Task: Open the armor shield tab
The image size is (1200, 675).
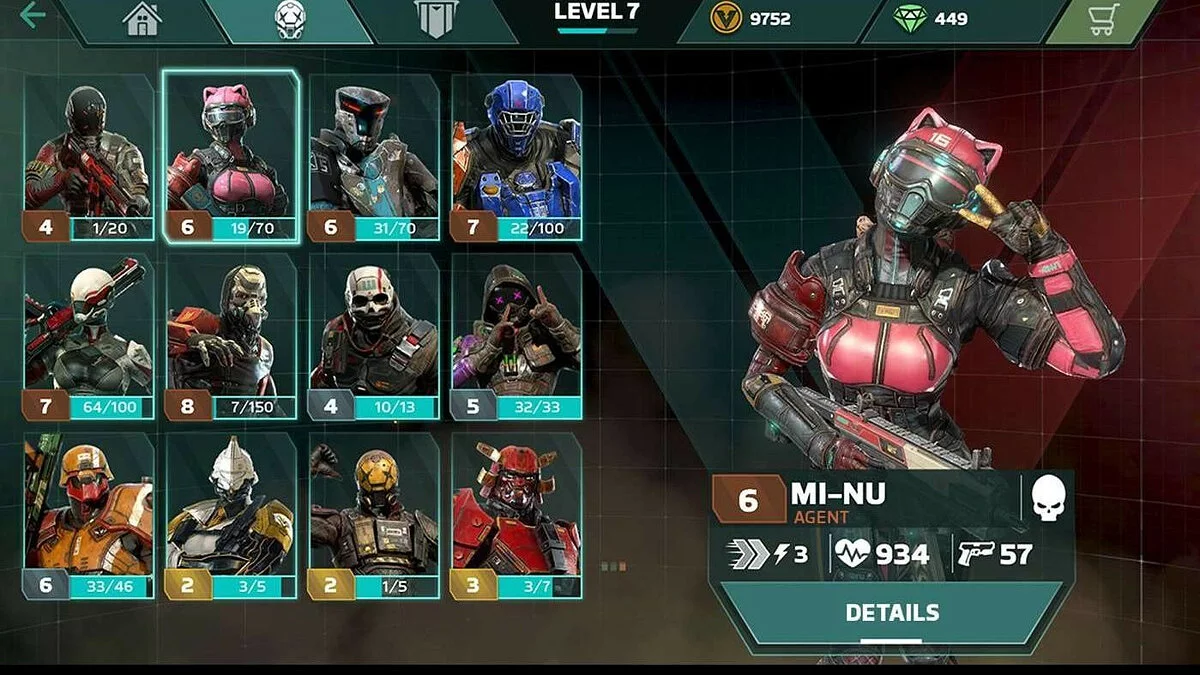Action: pos(435,20)
